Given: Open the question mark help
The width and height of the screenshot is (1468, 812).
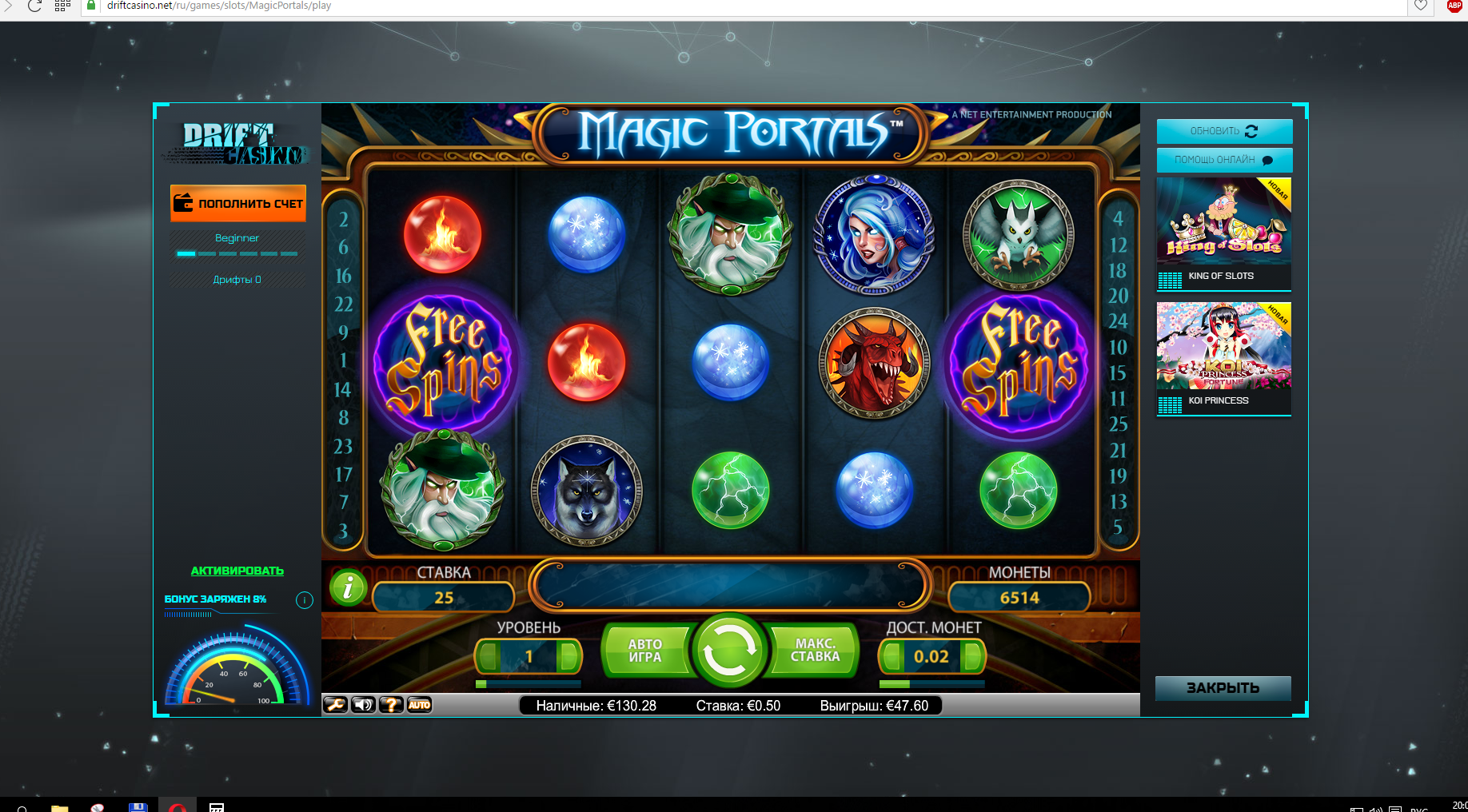Looking at the screenshot, I should [x=391, y=705].
